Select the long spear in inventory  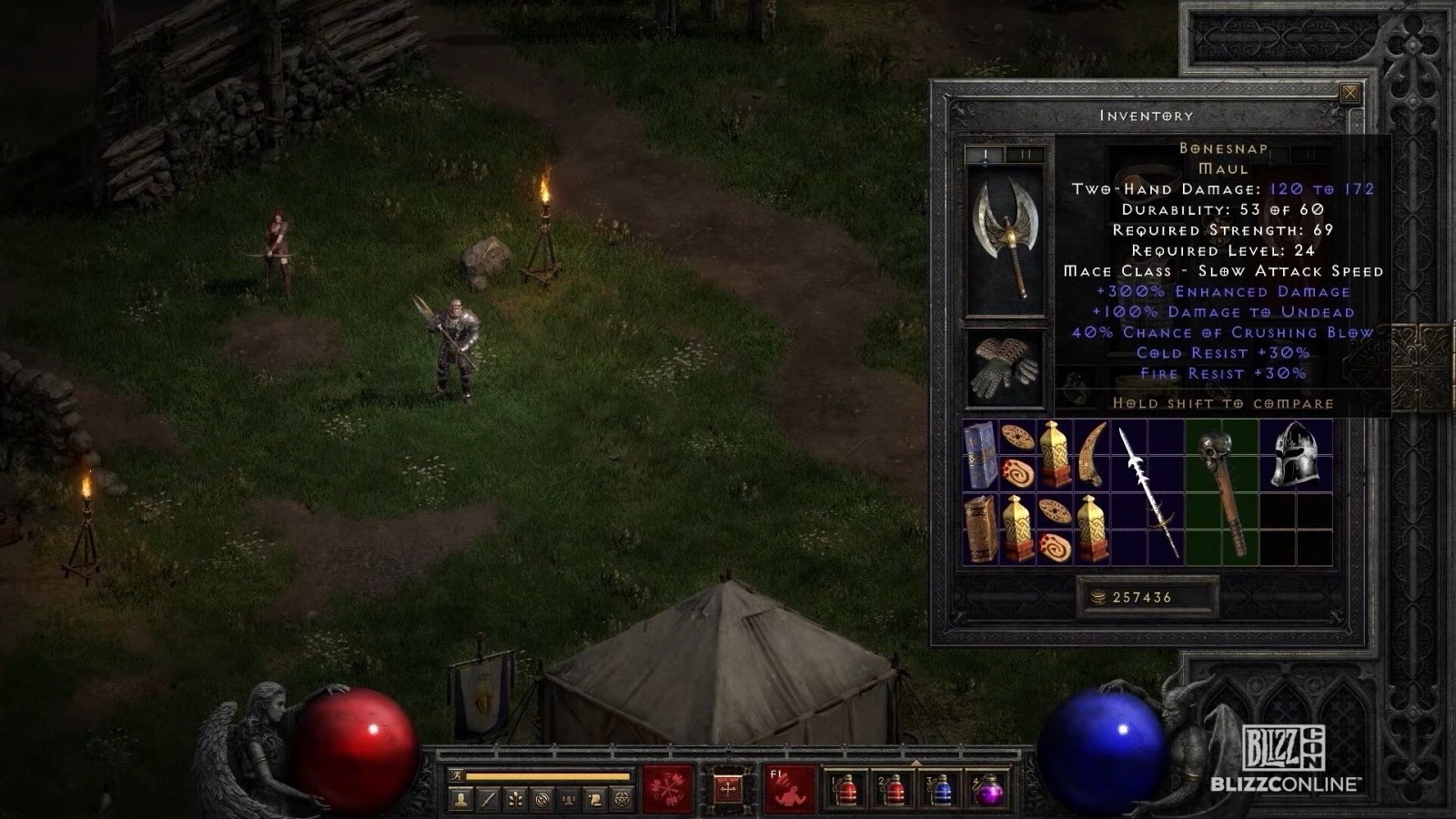[1148, 491]
